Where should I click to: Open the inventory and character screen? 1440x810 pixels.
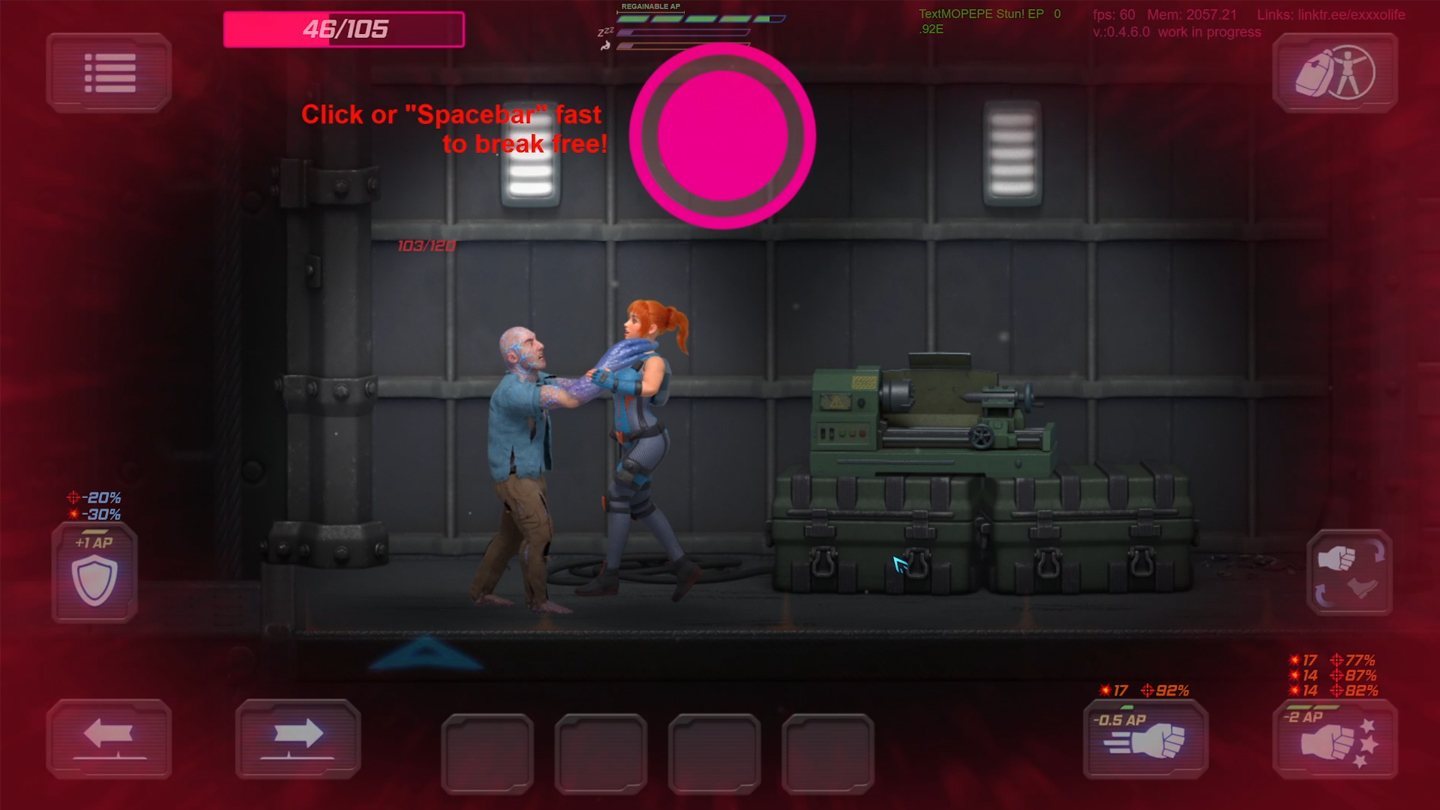pyautogui.click(x=1335, y=71)
